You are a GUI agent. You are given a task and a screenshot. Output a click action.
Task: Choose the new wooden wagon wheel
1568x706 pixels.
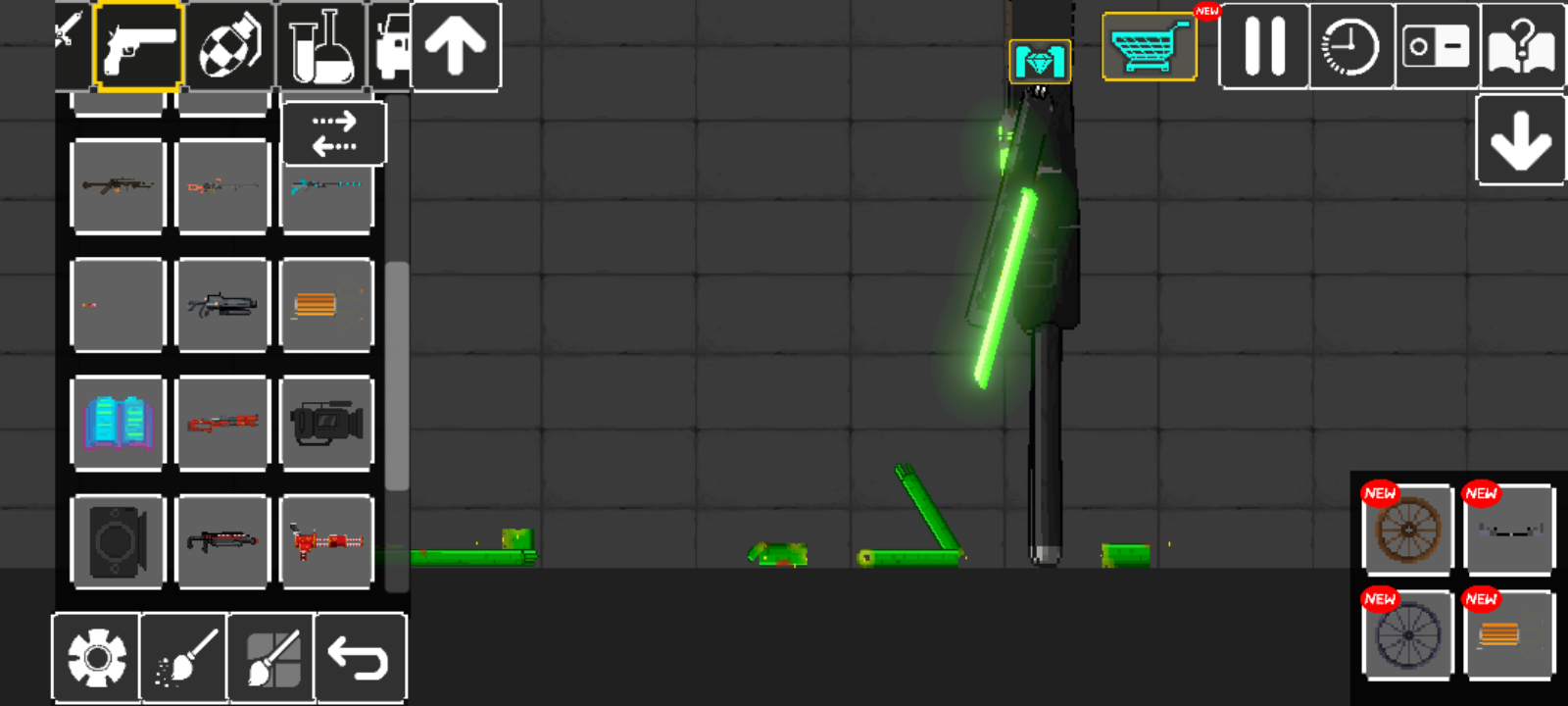point(1408,529)
